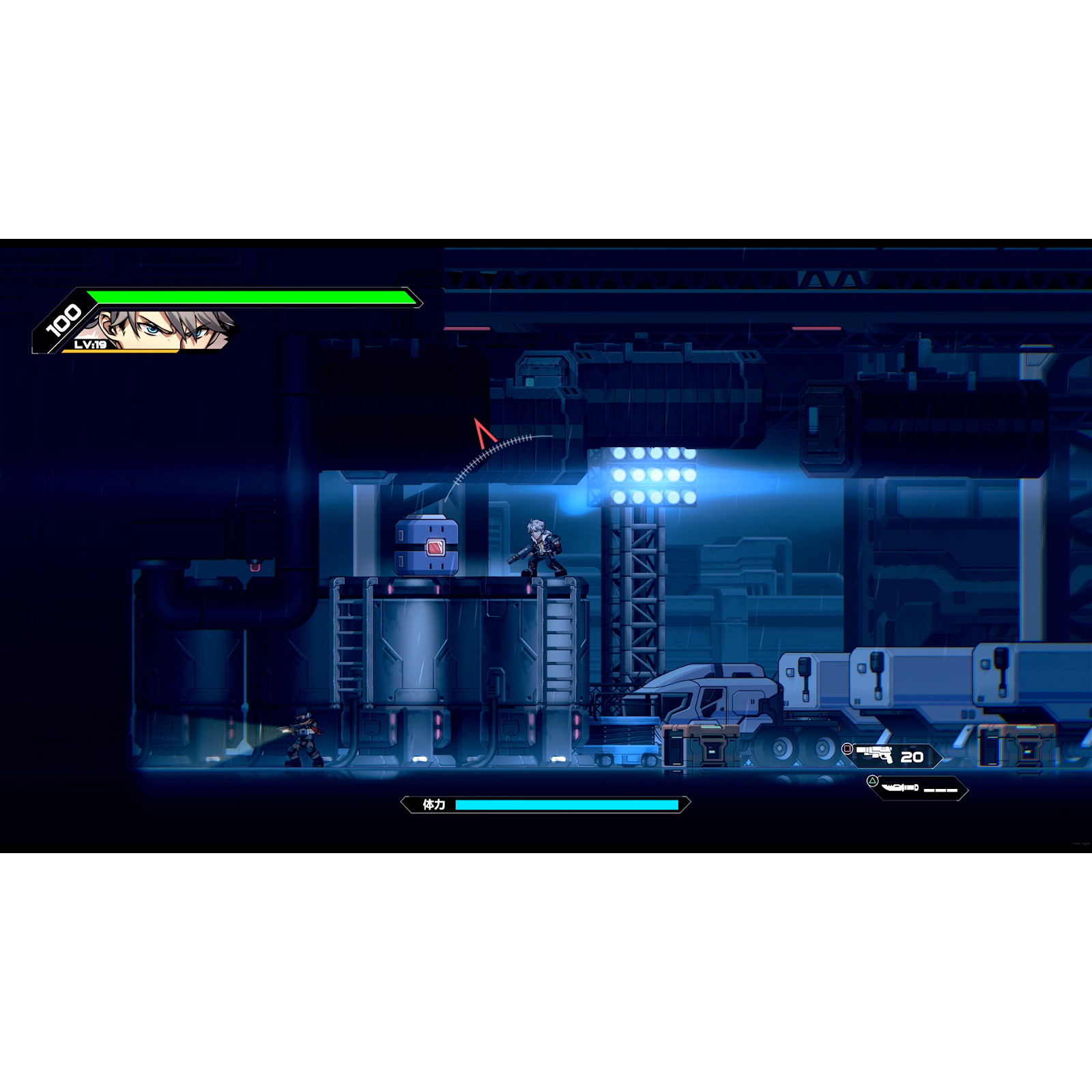The height and width of the screenshot is (1092, 1092).
Task: Expand the knife durability dashes display
Action: 940,790
